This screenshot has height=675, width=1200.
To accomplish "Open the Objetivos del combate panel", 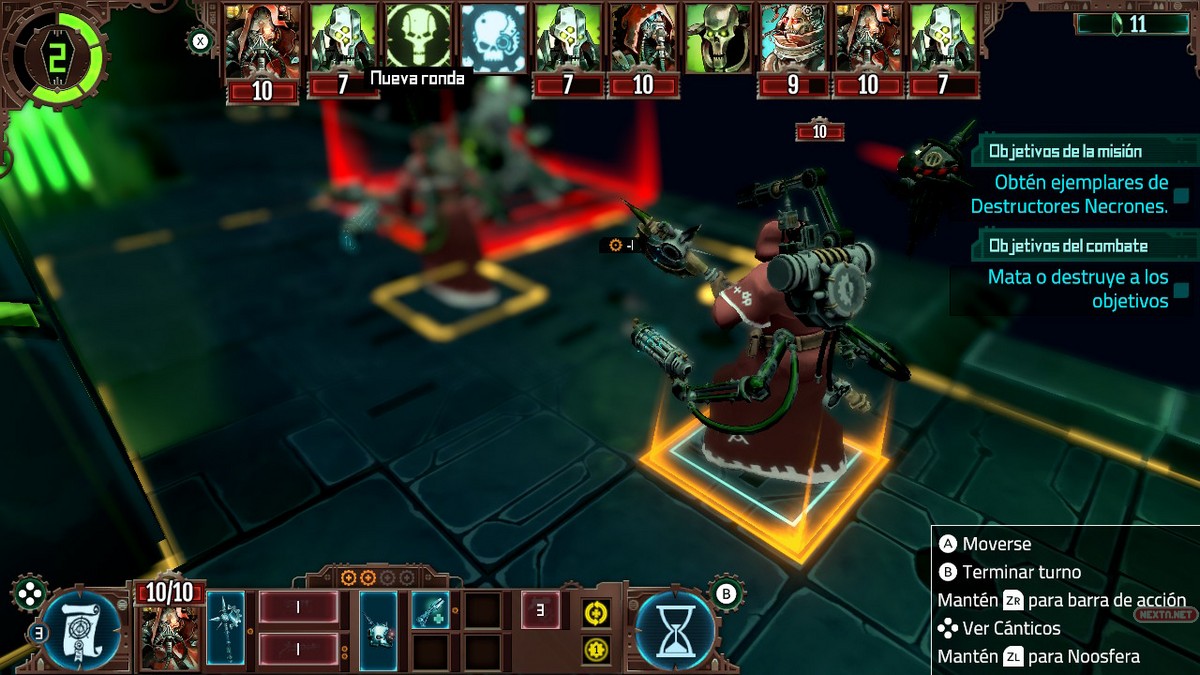I will [1068, 245].
